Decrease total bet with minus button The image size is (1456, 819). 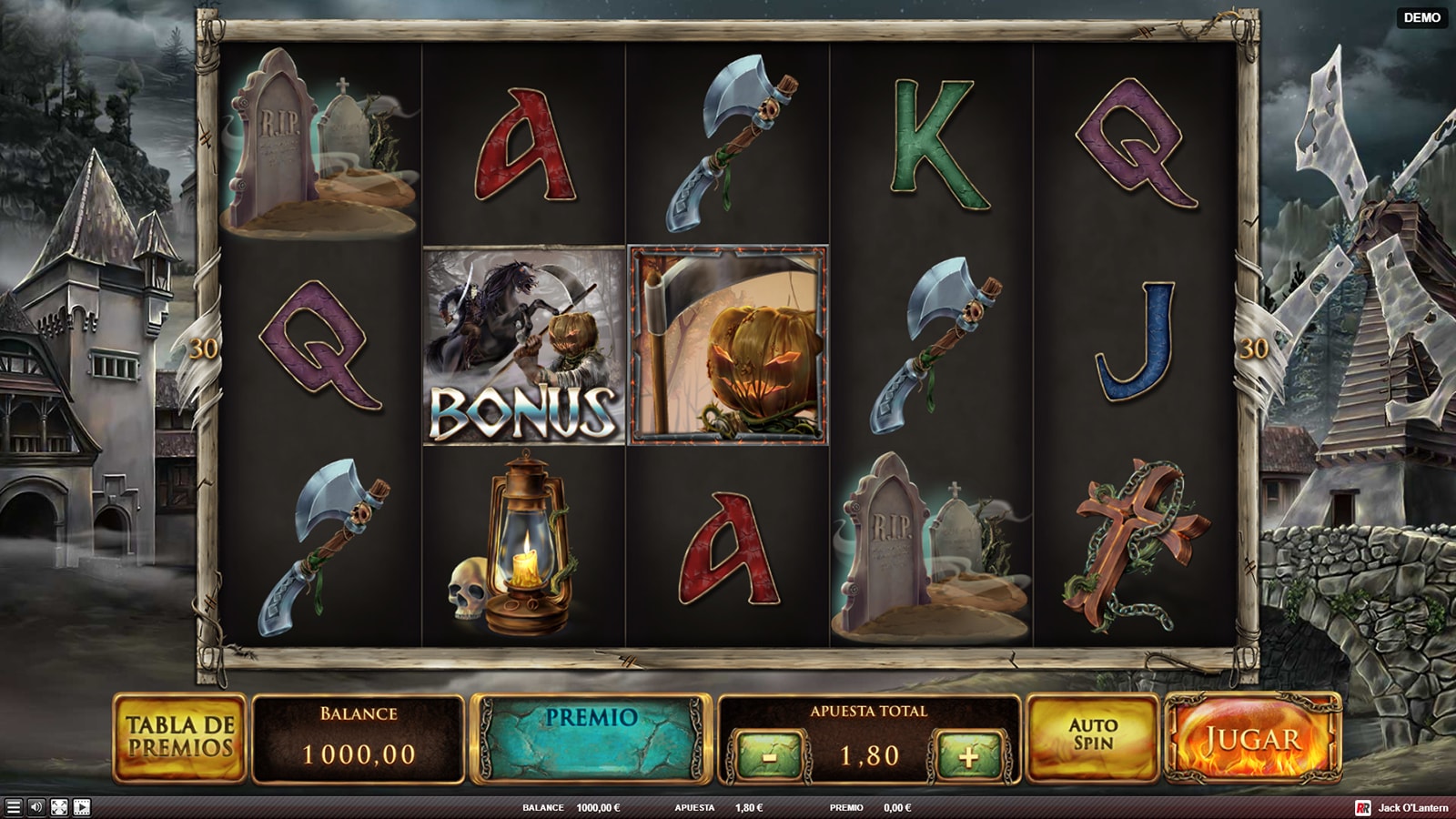770,755
